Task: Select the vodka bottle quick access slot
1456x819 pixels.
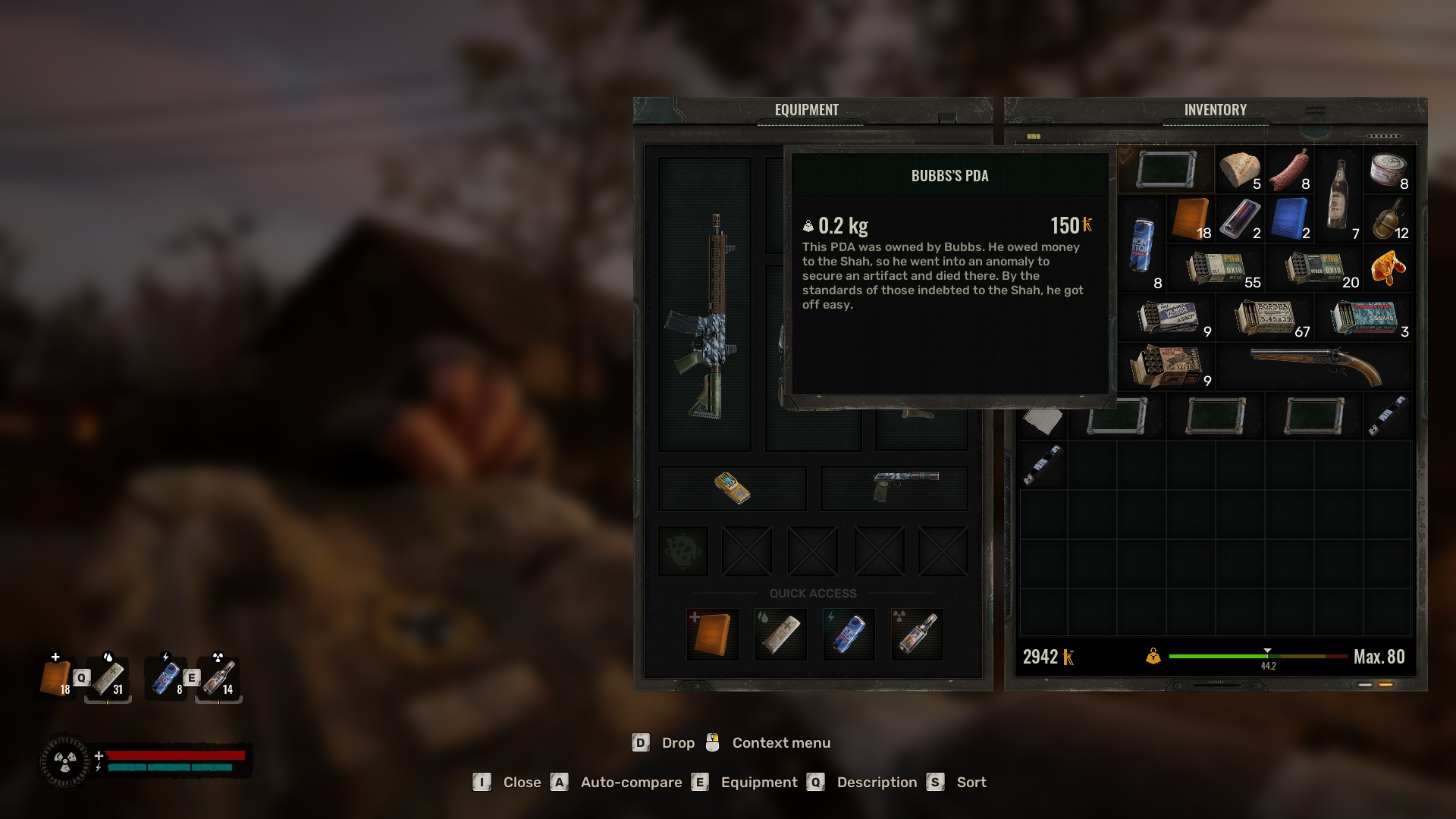Action: pos(917,634)
